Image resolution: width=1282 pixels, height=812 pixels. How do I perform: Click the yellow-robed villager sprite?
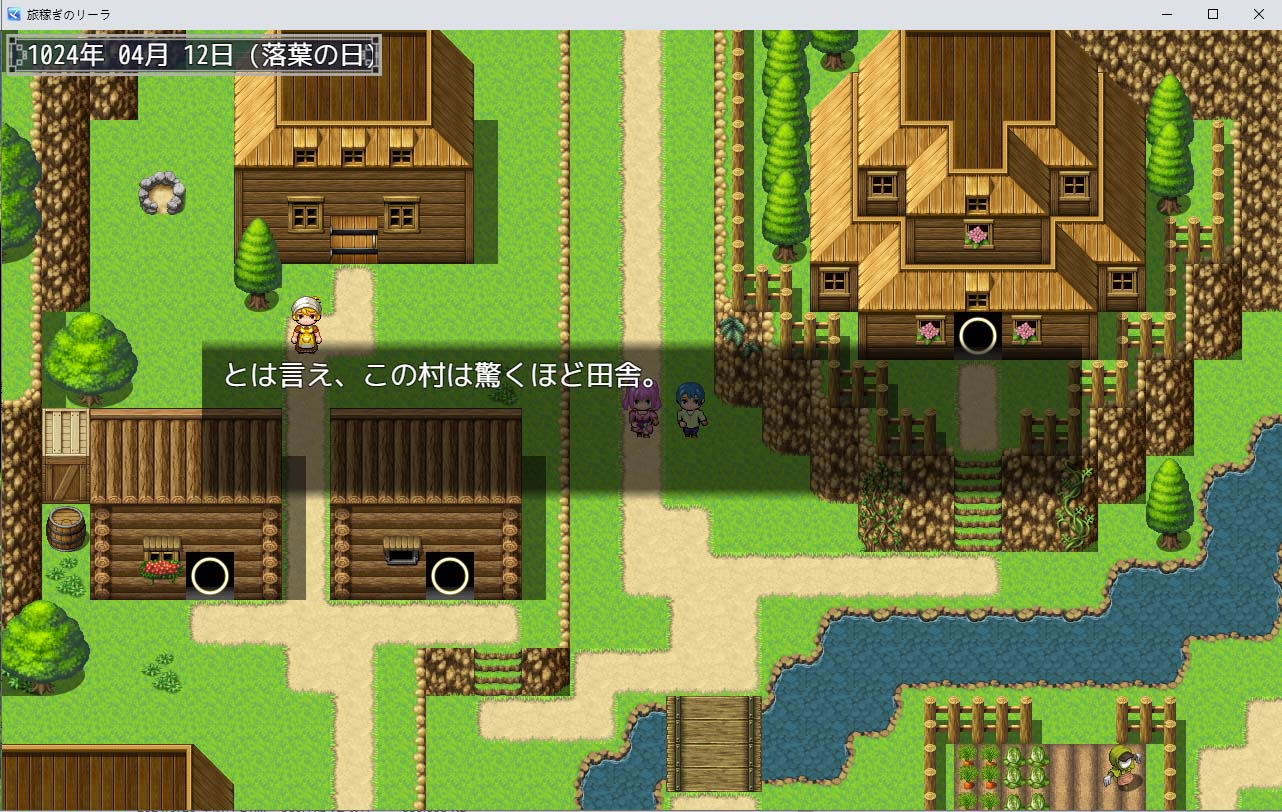click(307, 325)
